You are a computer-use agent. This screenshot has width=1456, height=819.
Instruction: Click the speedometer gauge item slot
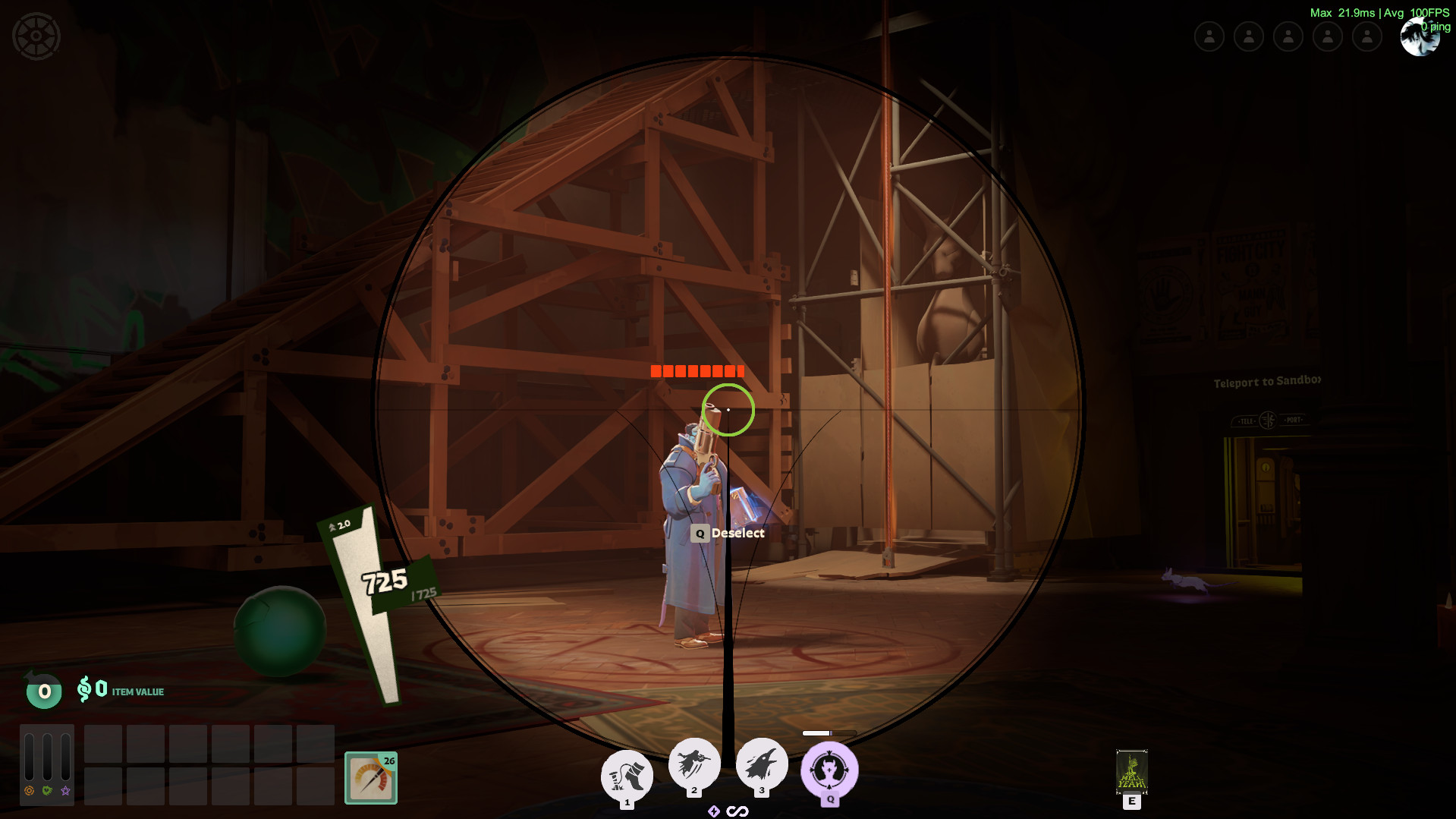click(x=371, y=777)
